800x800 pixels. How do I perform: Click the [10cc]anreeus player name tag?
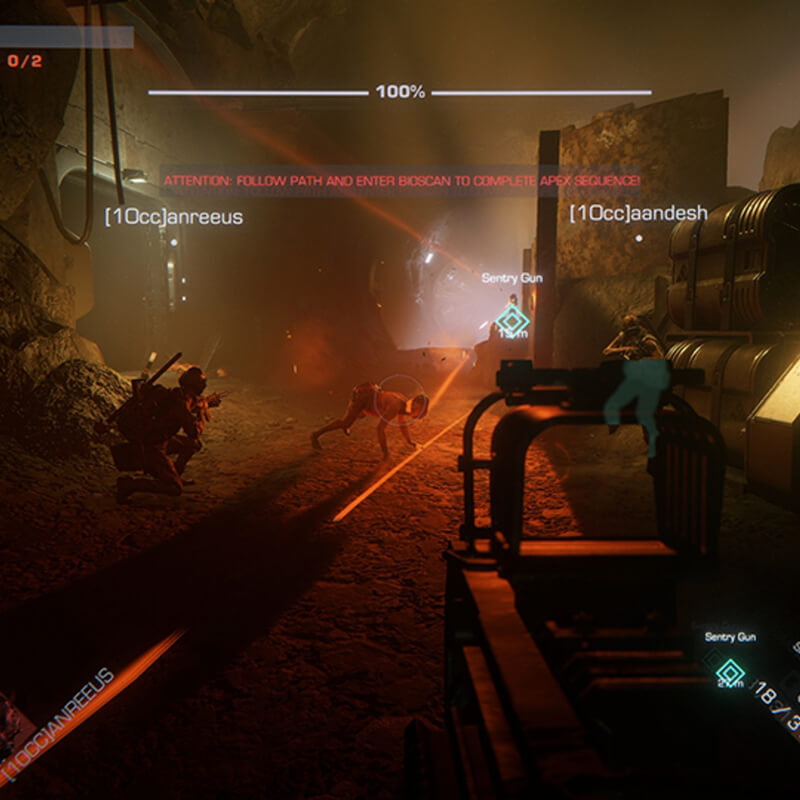174,215
